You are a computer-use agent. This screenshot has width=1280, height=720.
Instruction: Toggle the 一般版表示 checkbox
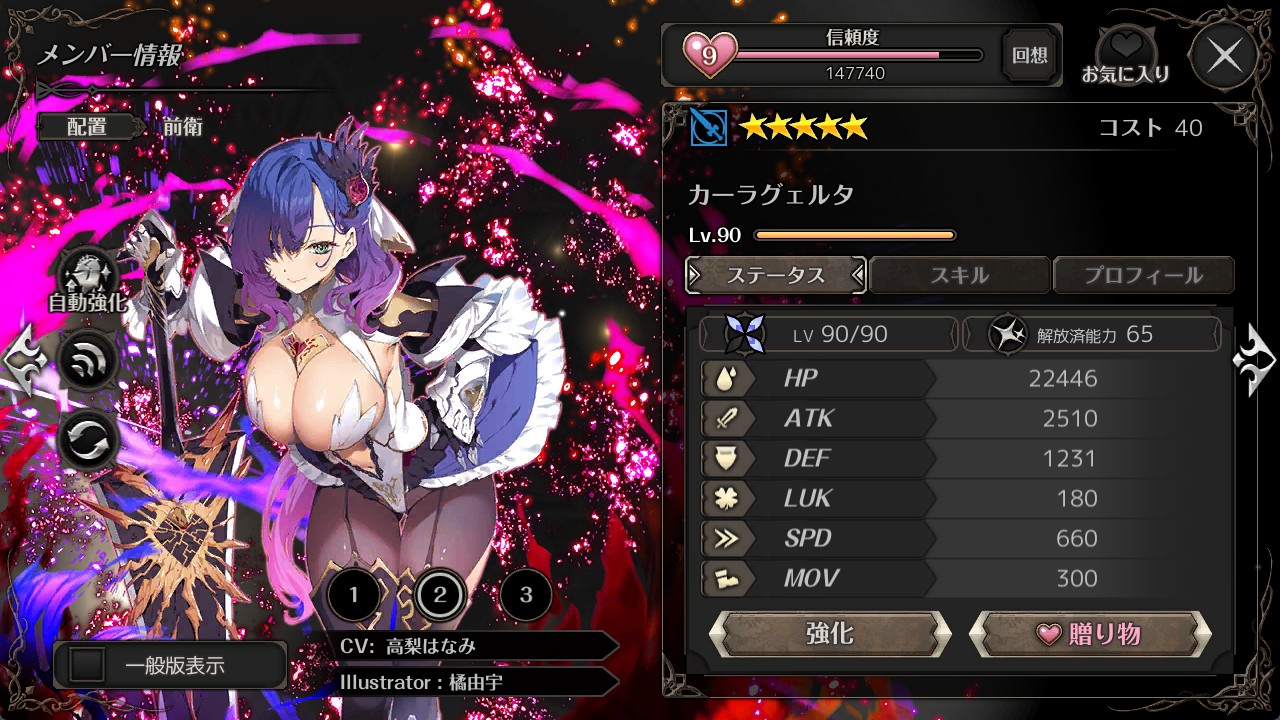coord(88,666)
